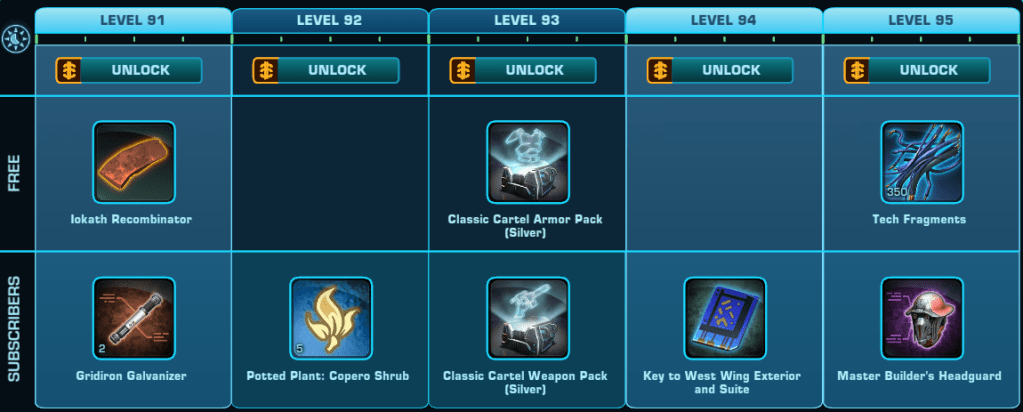1023x412 pixels.
Task: Select the Master Builder's Headguard icon
Action: click(922, 318)
